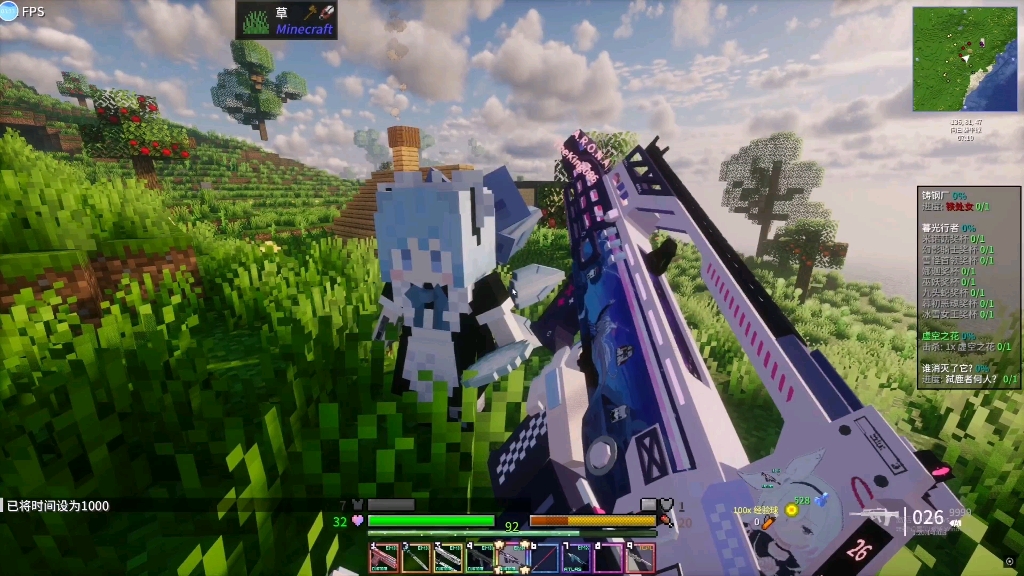Select the red pistol in hotbar slot 1
The width and height of the screenshot is (1024, 576).
click(383, 558)
